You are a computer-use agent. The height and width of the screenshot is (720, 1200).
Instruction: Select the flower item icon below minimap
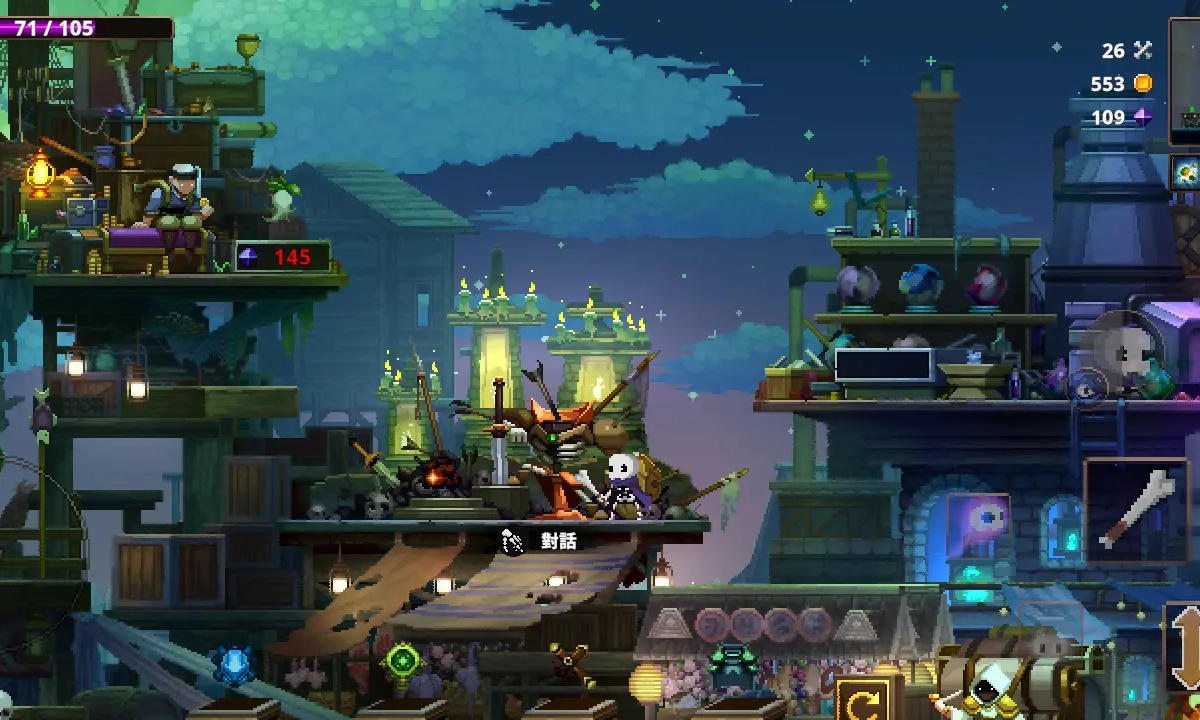click(x=1186, y=173)
